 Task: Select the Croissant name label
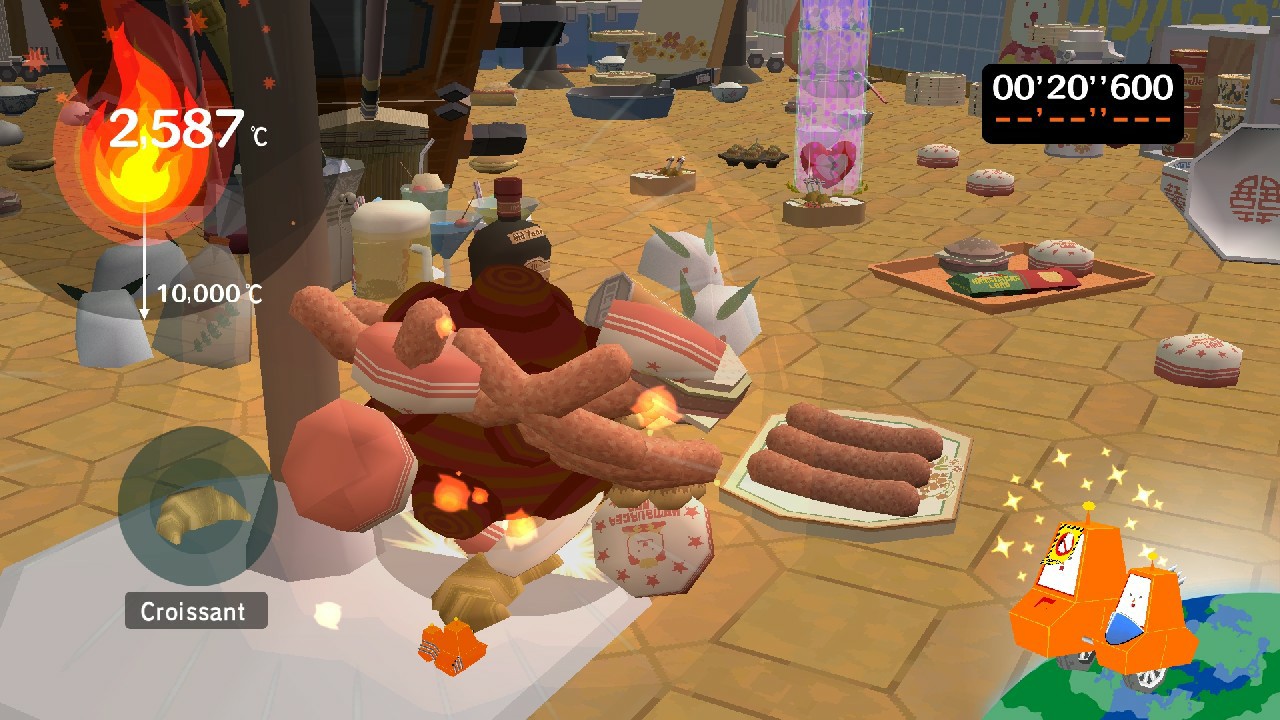pos(195,611)
